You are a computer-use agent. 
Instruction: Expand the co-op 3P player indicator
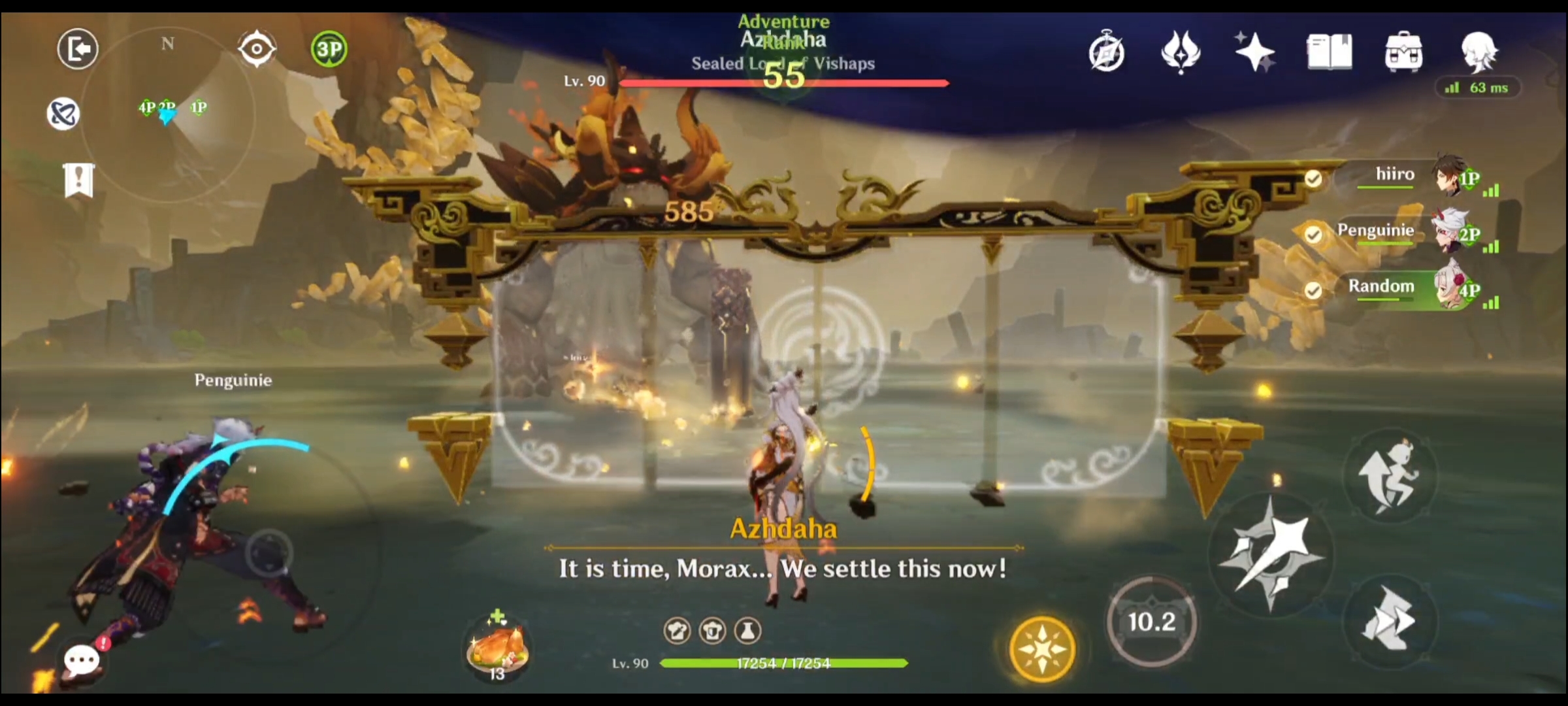click(x=328, y=47)
